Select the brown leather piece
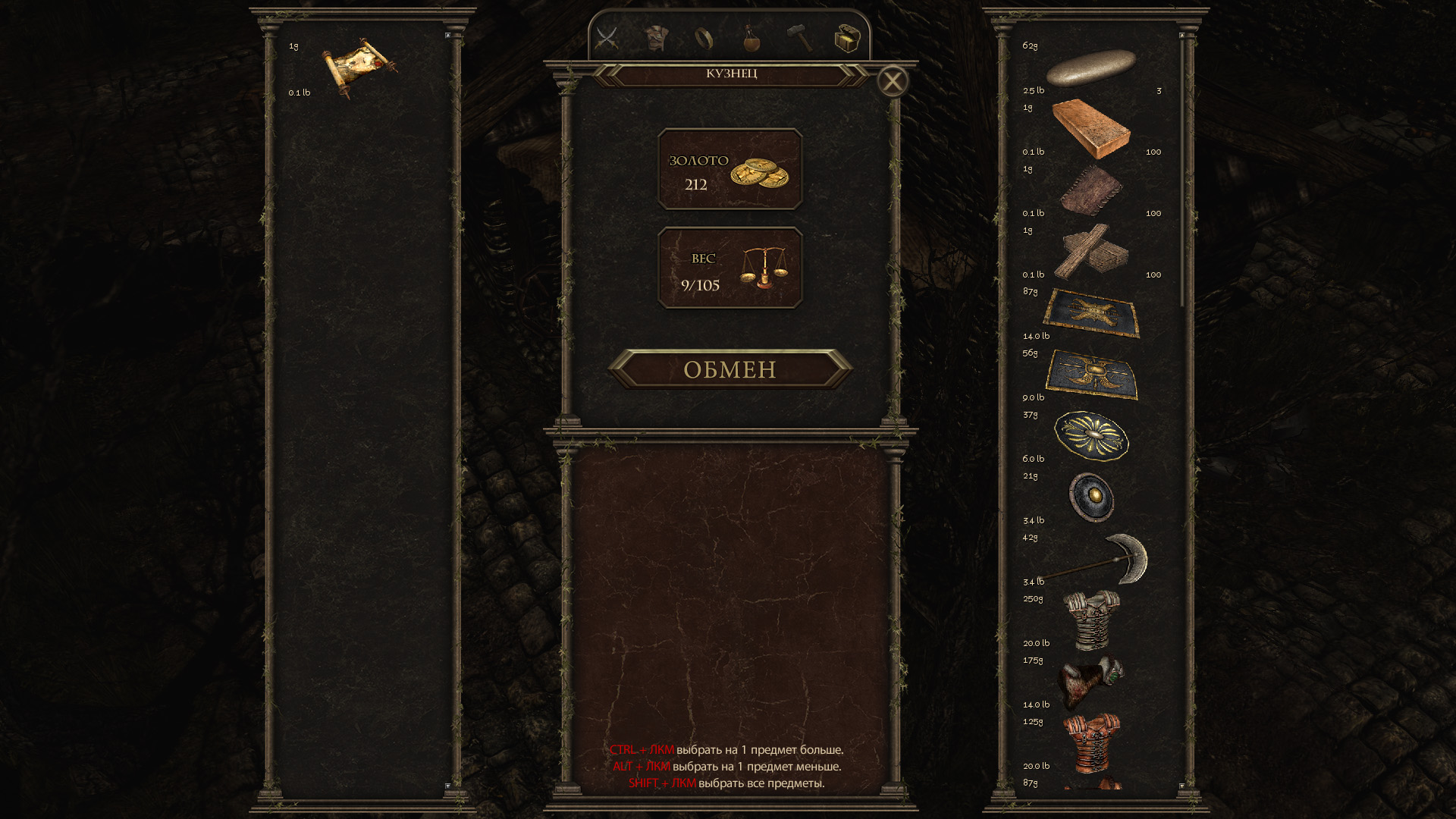 coord(1091,190)
